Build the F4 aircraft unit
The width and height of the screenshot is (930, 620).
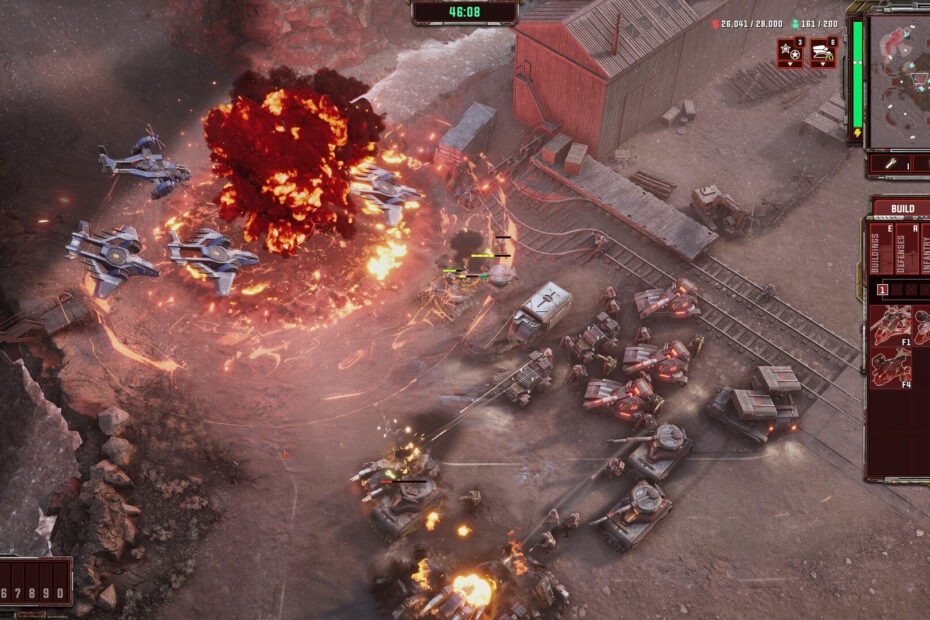click(891, 368)
